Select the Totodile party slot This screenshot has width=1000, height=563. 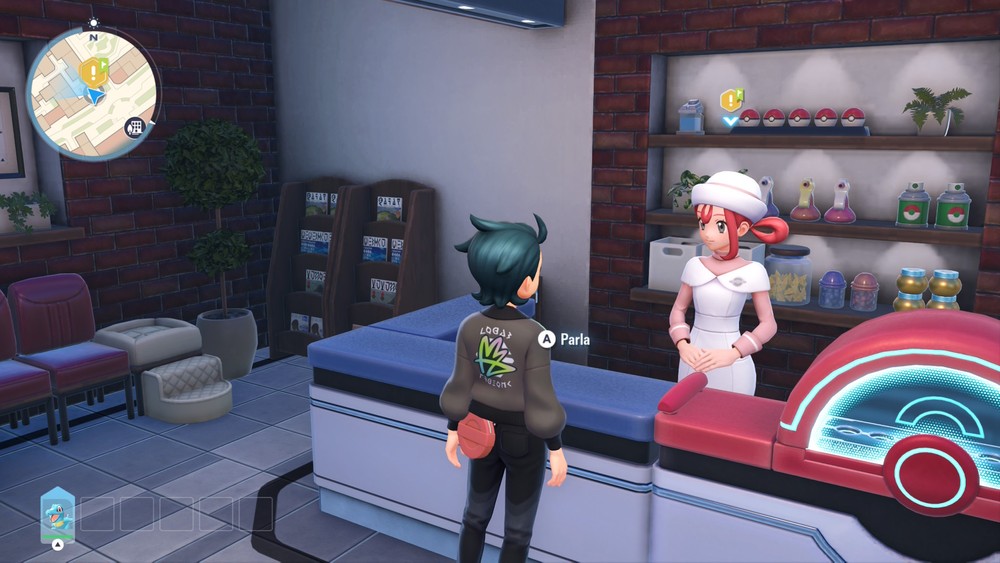point(57,514)
